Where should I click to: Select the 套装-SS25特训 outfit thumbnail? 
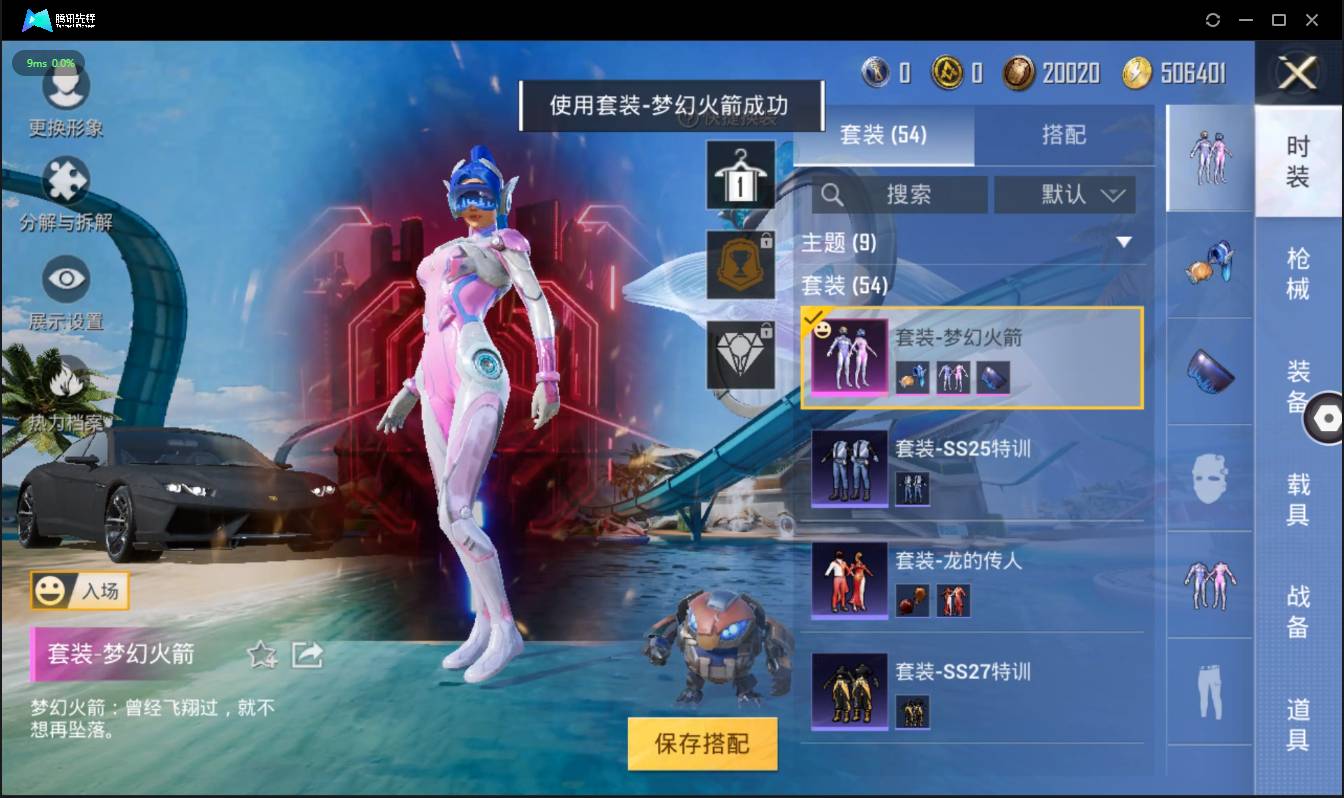tap(849, 468)
